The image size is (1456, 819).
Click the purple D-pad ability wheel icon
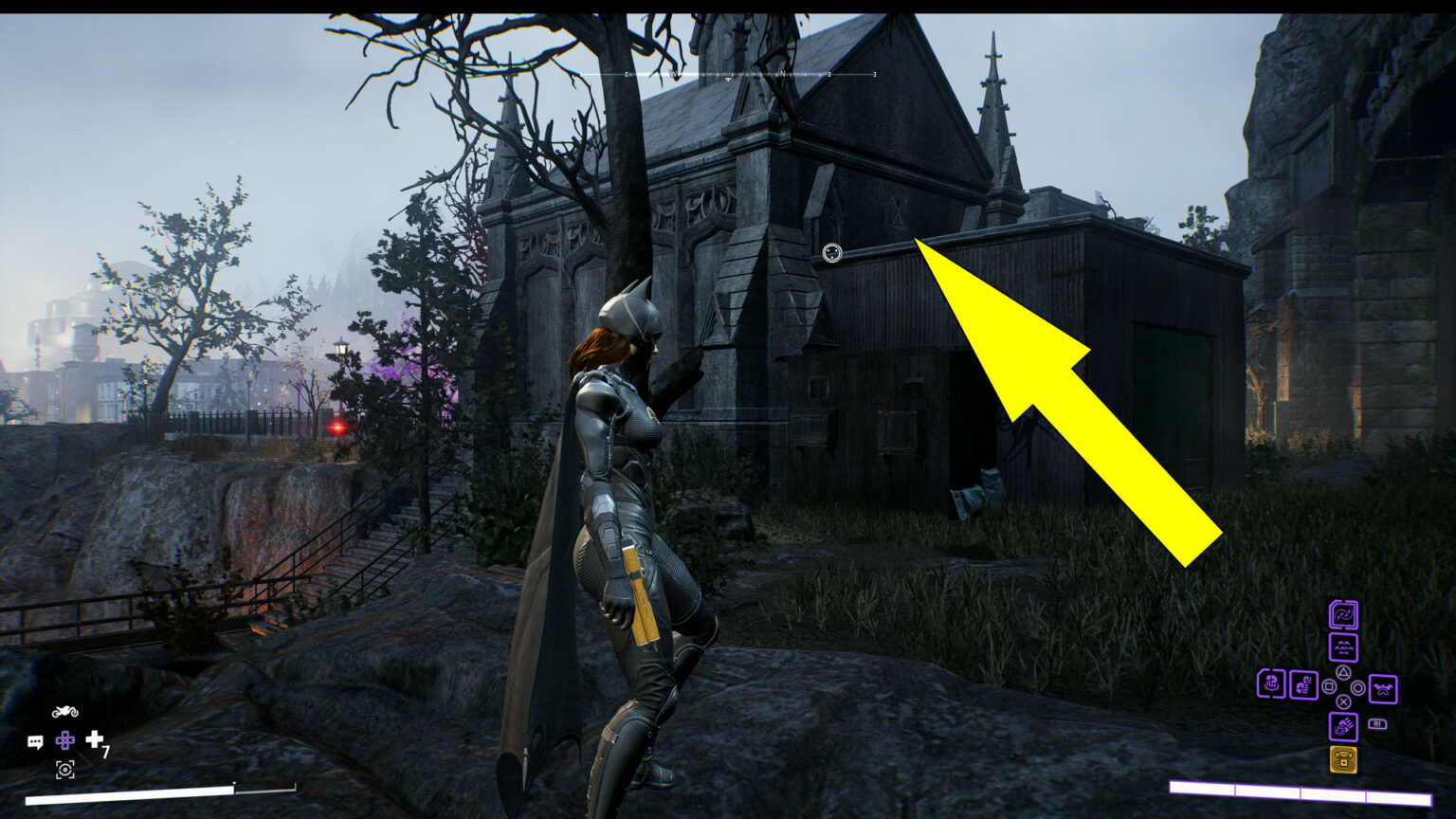point(65,741)
